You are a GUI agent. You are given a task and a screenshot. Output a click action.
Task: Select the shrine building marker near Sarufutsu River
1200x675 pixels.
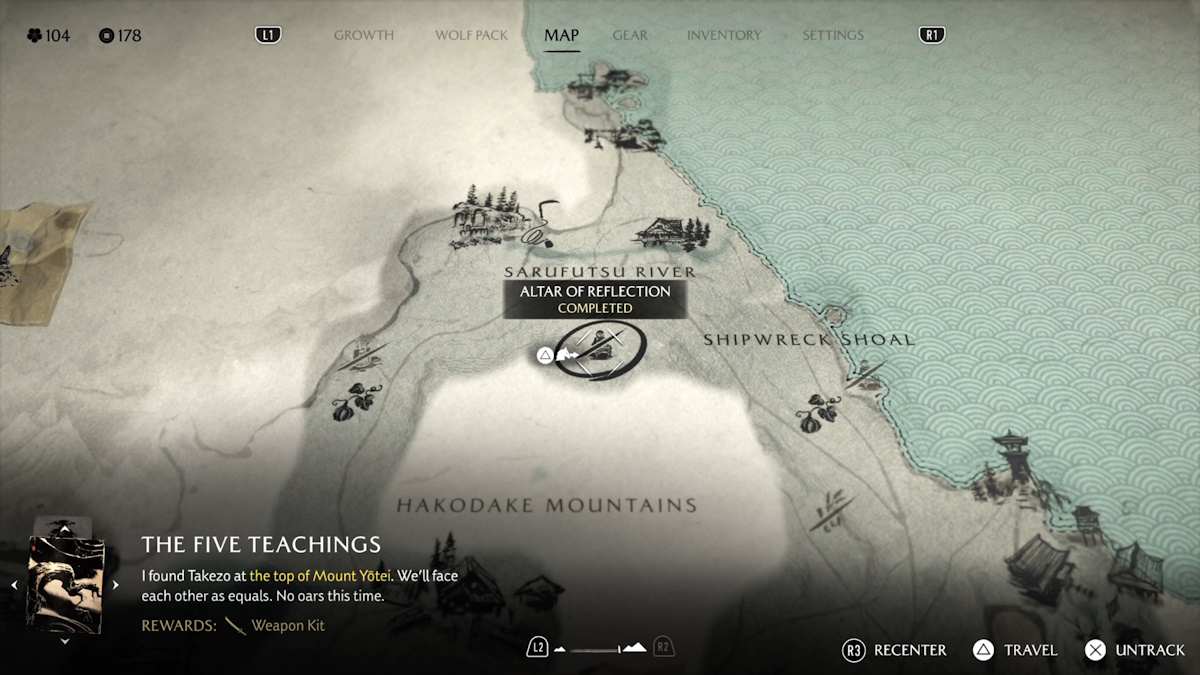(x=669, y=234)
